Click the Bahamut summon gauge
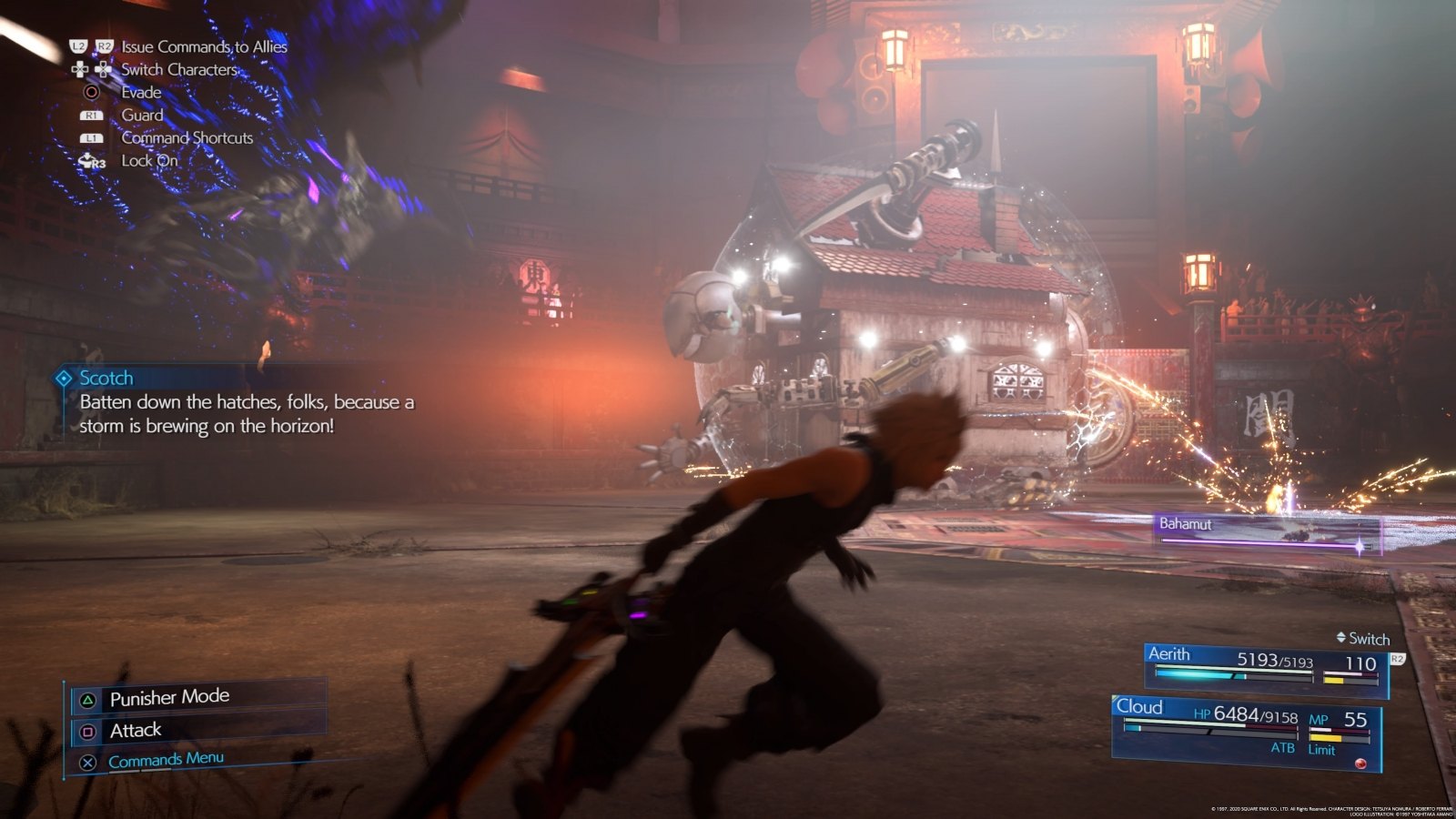 pyautogui.click(x=1269, y=533)
